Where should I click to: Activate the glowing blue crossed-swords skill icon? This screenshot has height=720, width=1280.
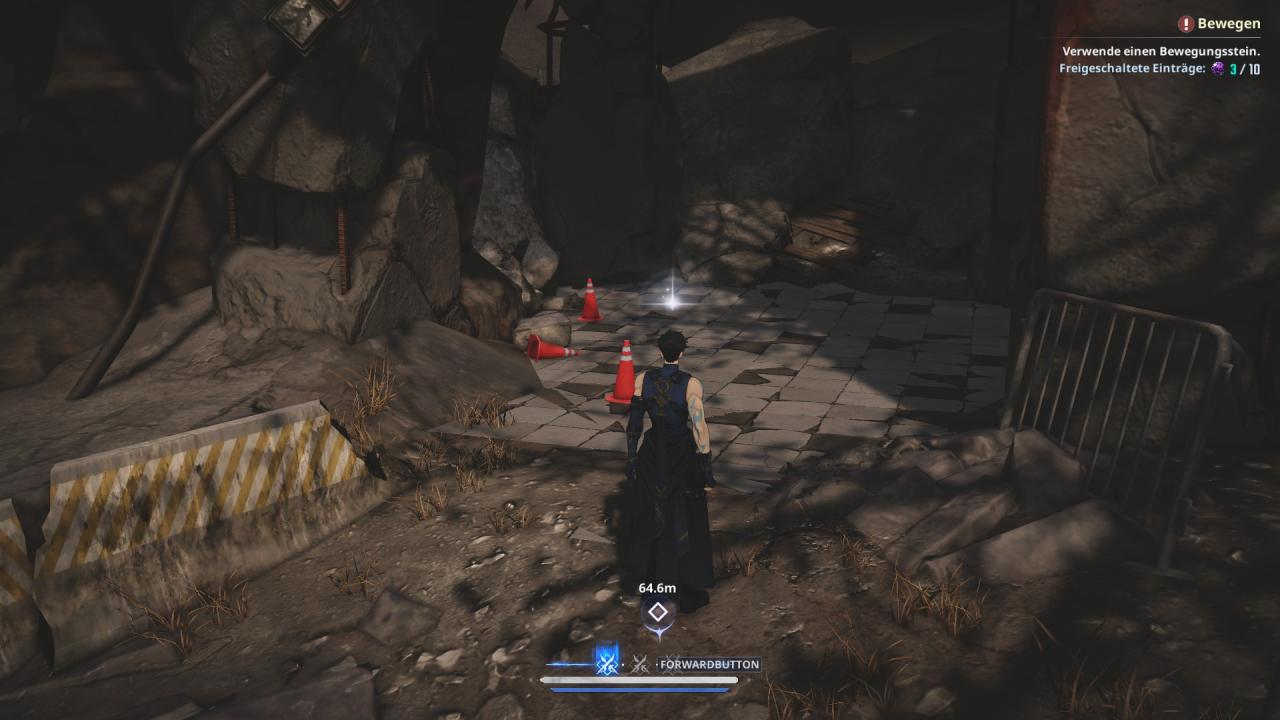pos(606,662)
